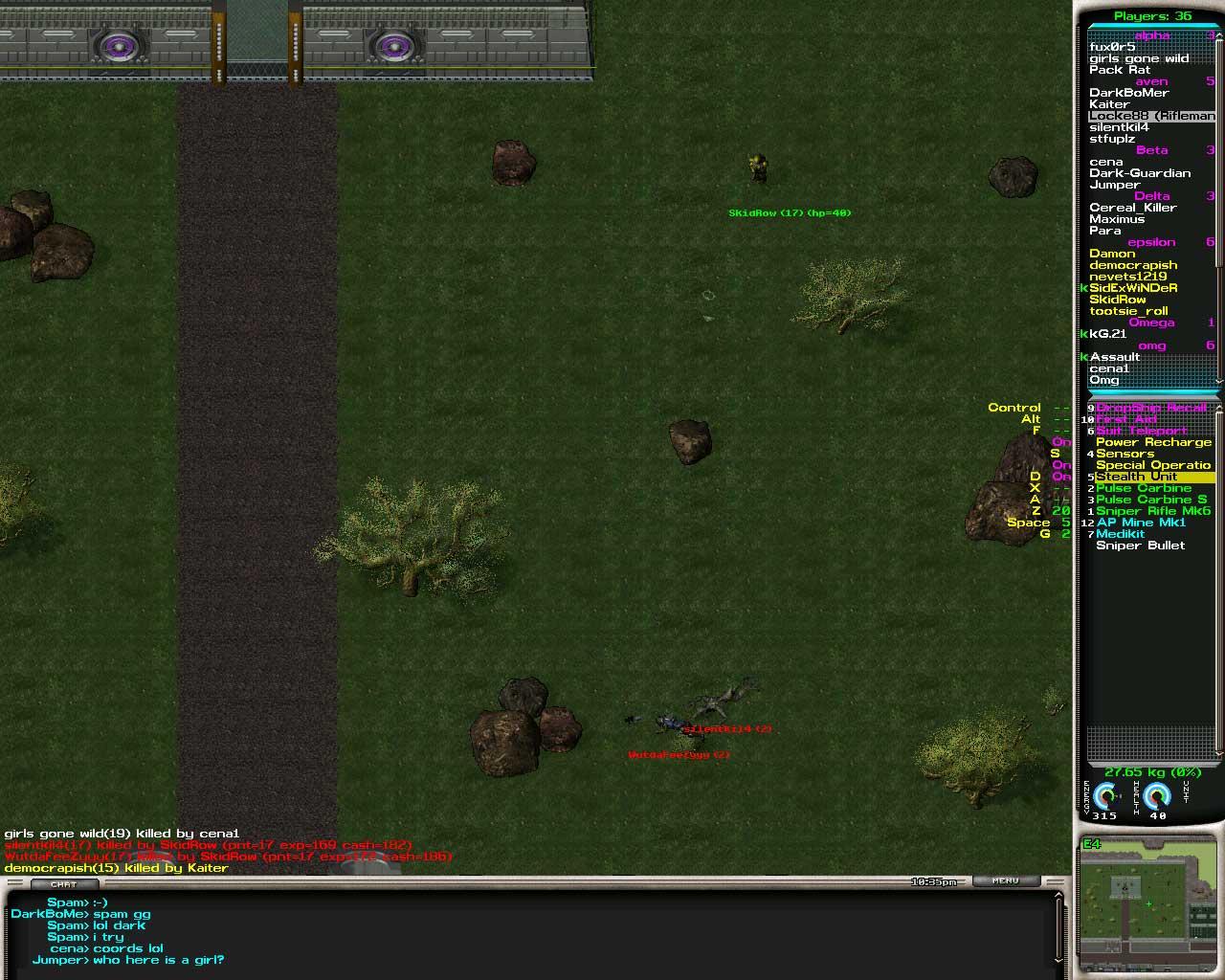Screen dimensions: 1225x980
Task: Select the Special Operatio entry
Action: pyautogui.click(x=1153, y=465)
